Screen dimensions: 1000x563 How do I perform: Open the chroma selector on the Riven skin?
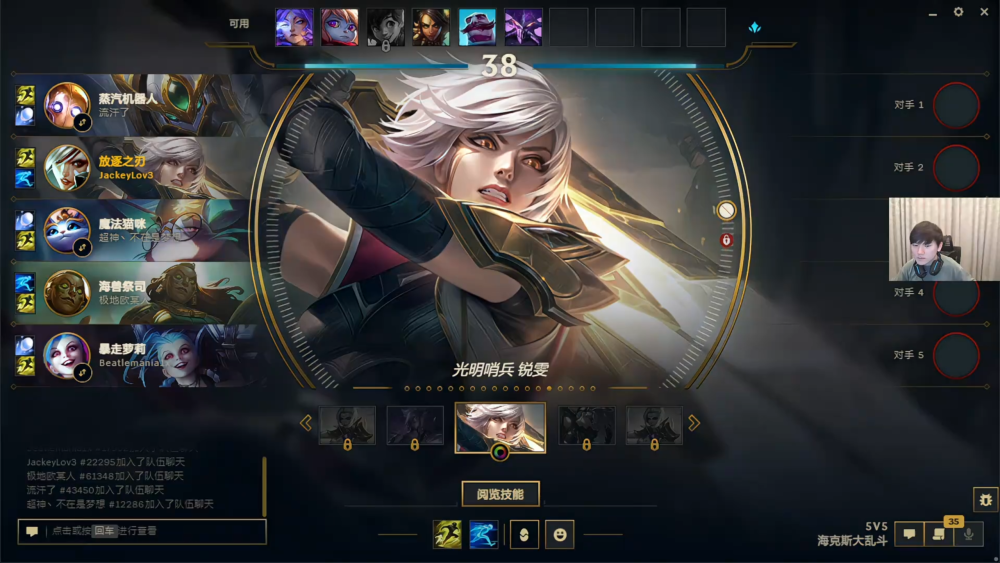click(500, 451)
